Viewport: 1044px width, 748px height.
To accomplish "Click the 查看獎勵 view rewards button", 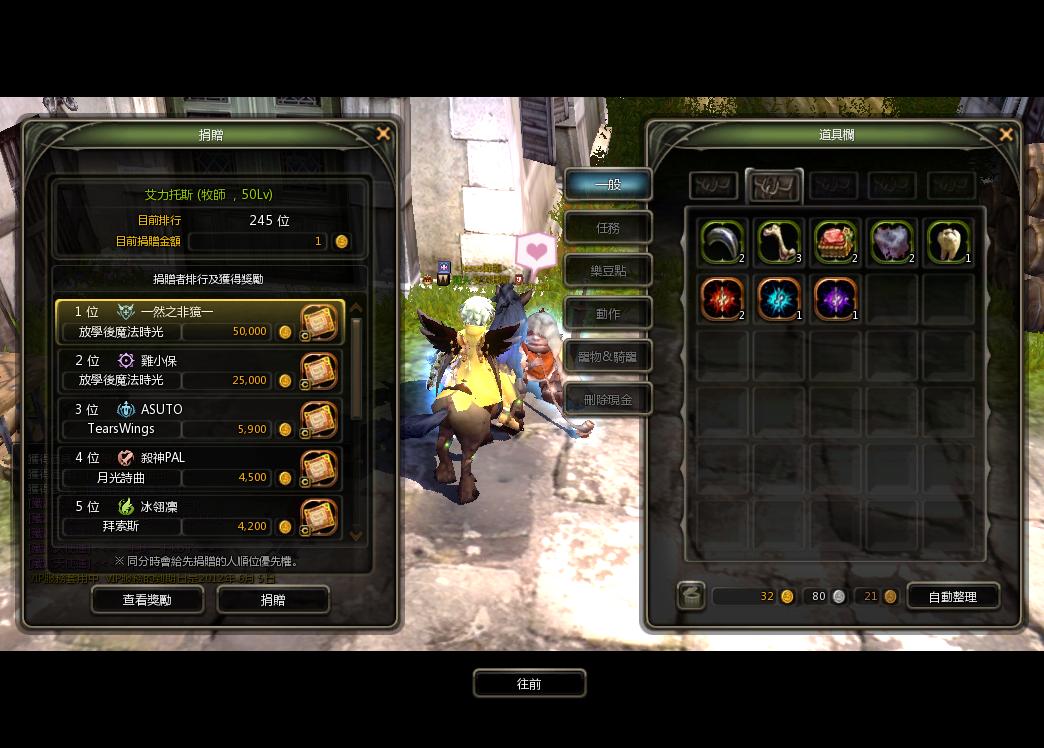I will pos(147,599).
